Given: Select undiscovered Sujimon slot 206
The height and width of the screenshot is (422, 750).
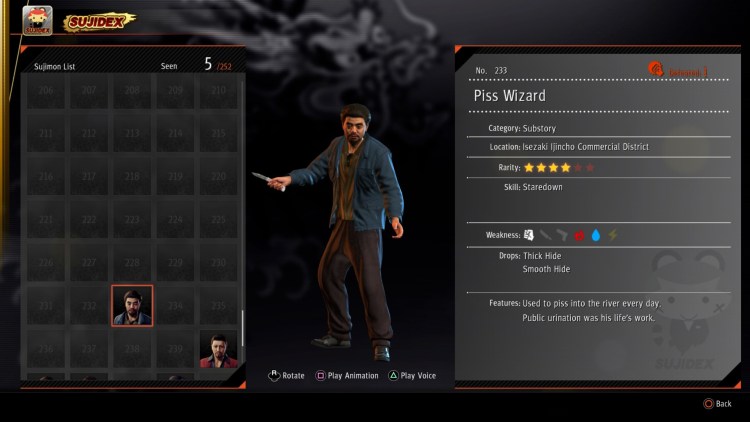Looking at the screenshot, I should 44,90.
